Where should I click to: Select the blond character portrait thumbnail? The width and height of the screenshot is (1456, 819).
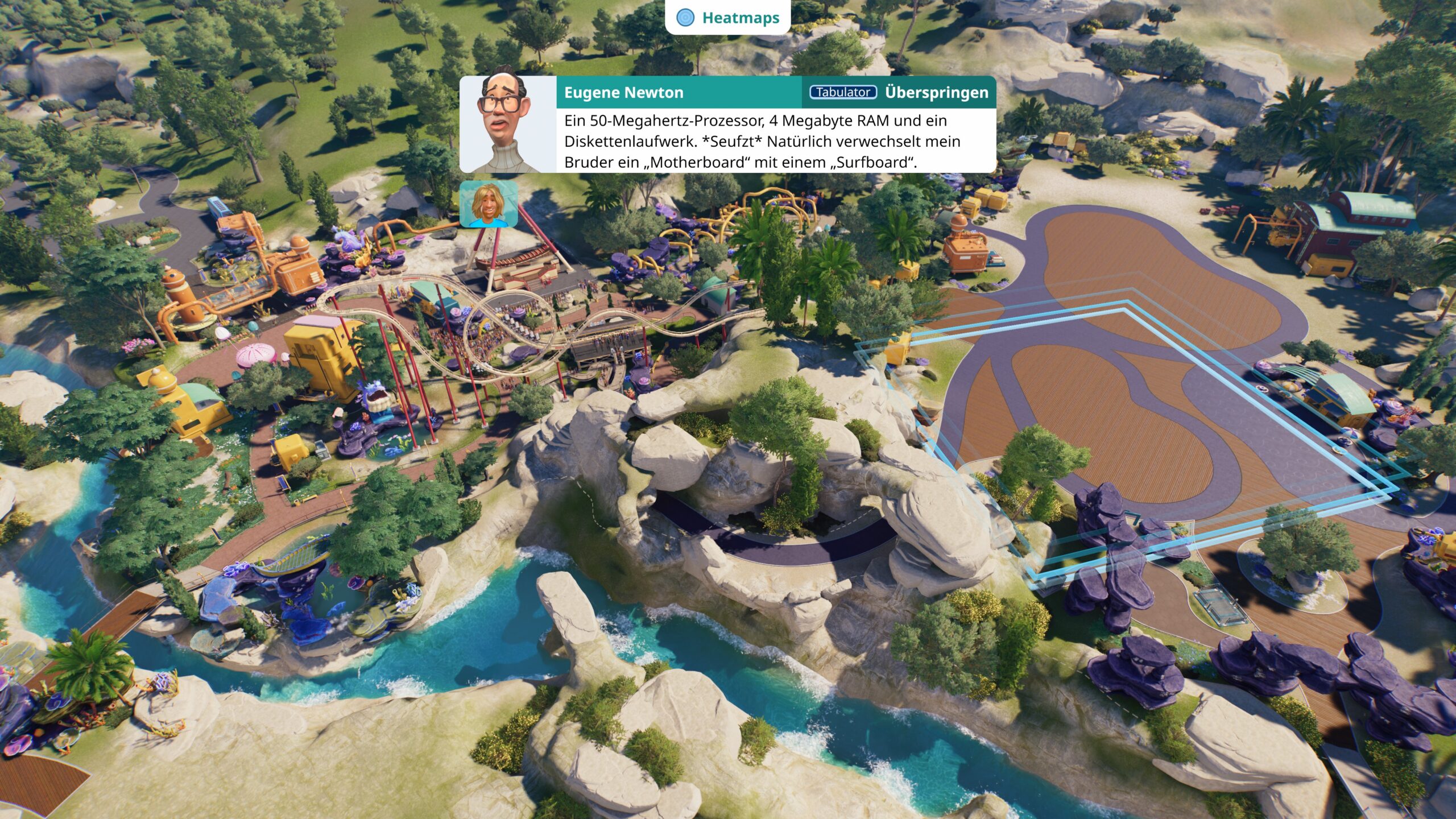point(489,204)
